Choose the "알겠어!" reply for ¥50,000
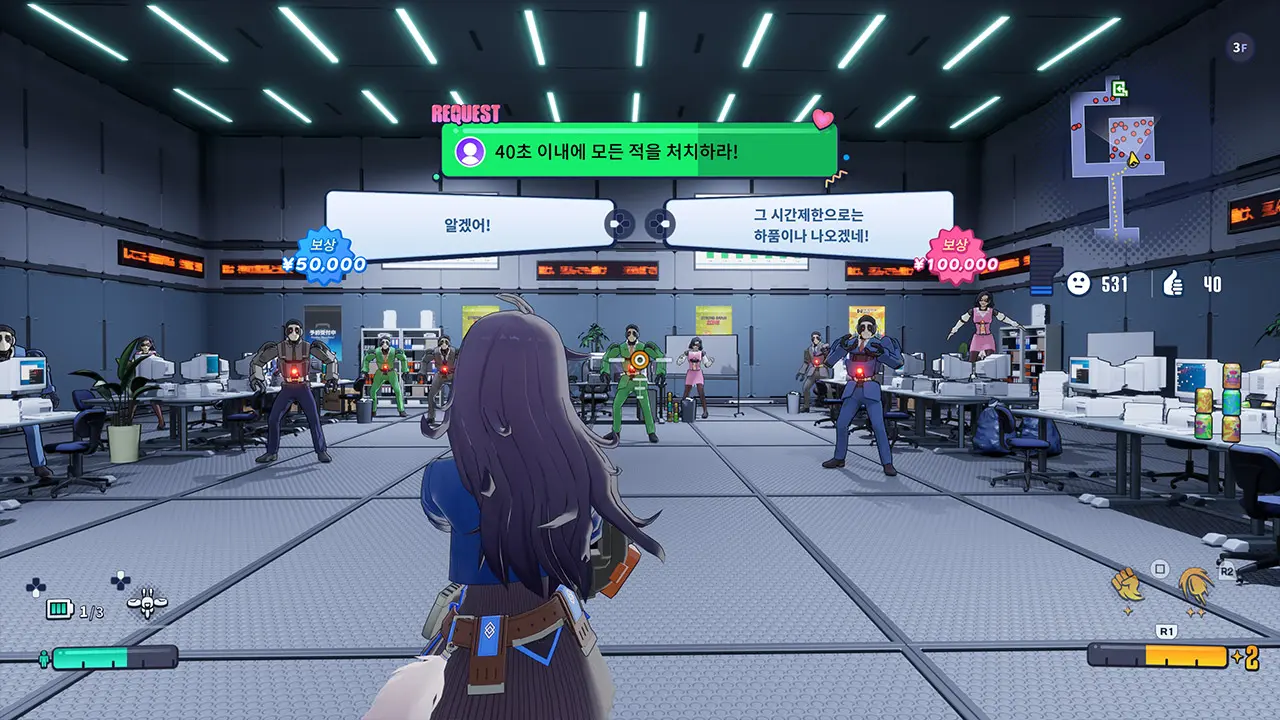The height and width of the screenshot is (720, 1280). point(468,225)
